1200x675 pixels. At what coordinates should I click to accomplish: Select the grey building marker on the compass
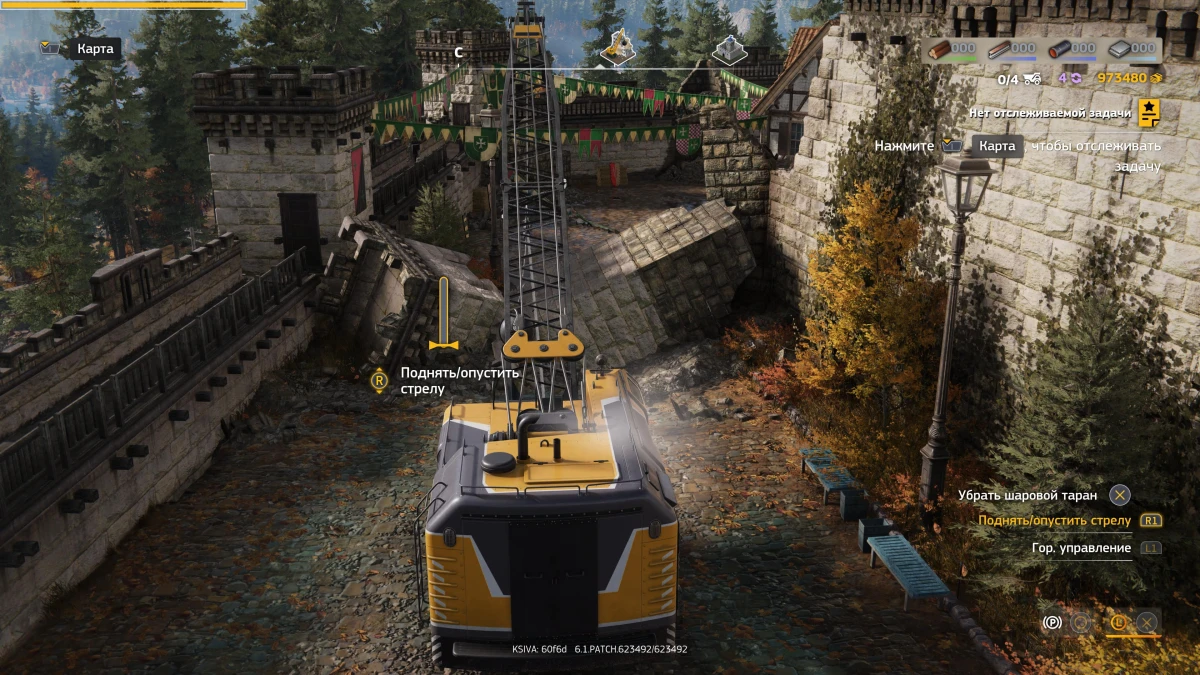click(729, 49)
